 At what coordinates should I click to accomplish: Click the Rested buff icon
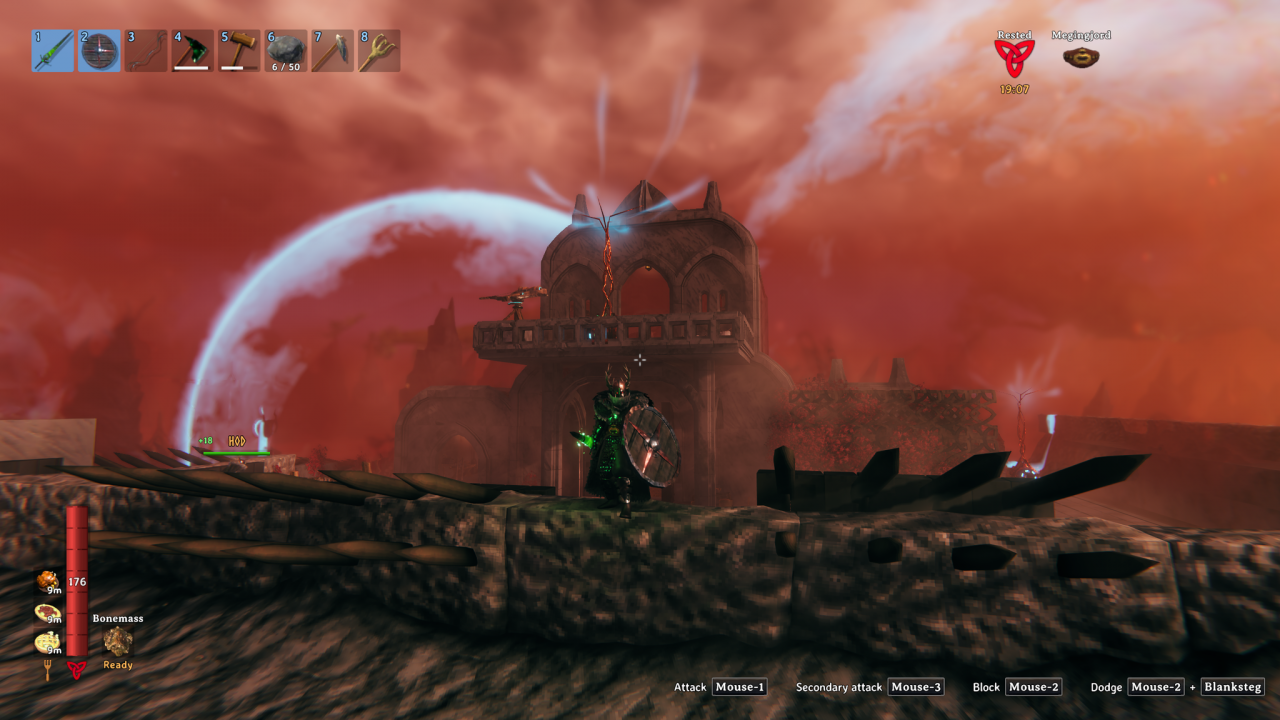(1014, 59)
